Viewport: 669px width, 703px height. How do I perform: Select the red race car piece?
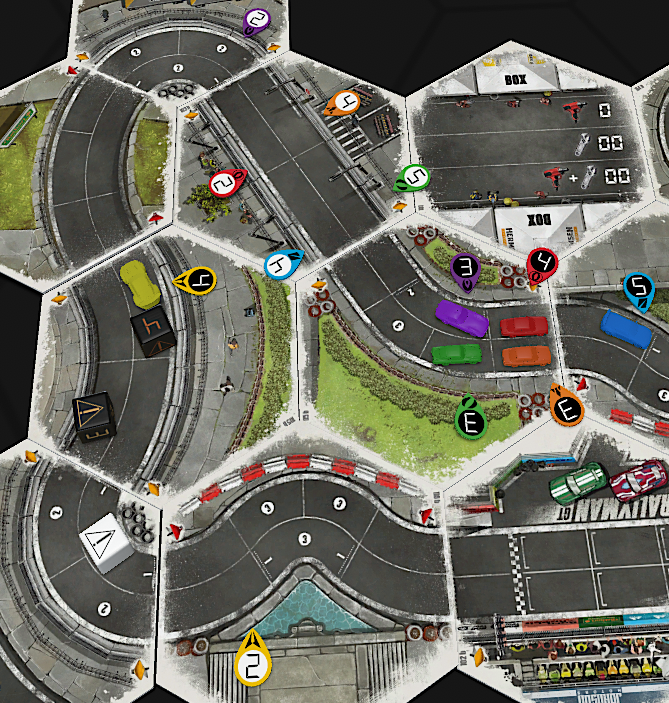523,326
